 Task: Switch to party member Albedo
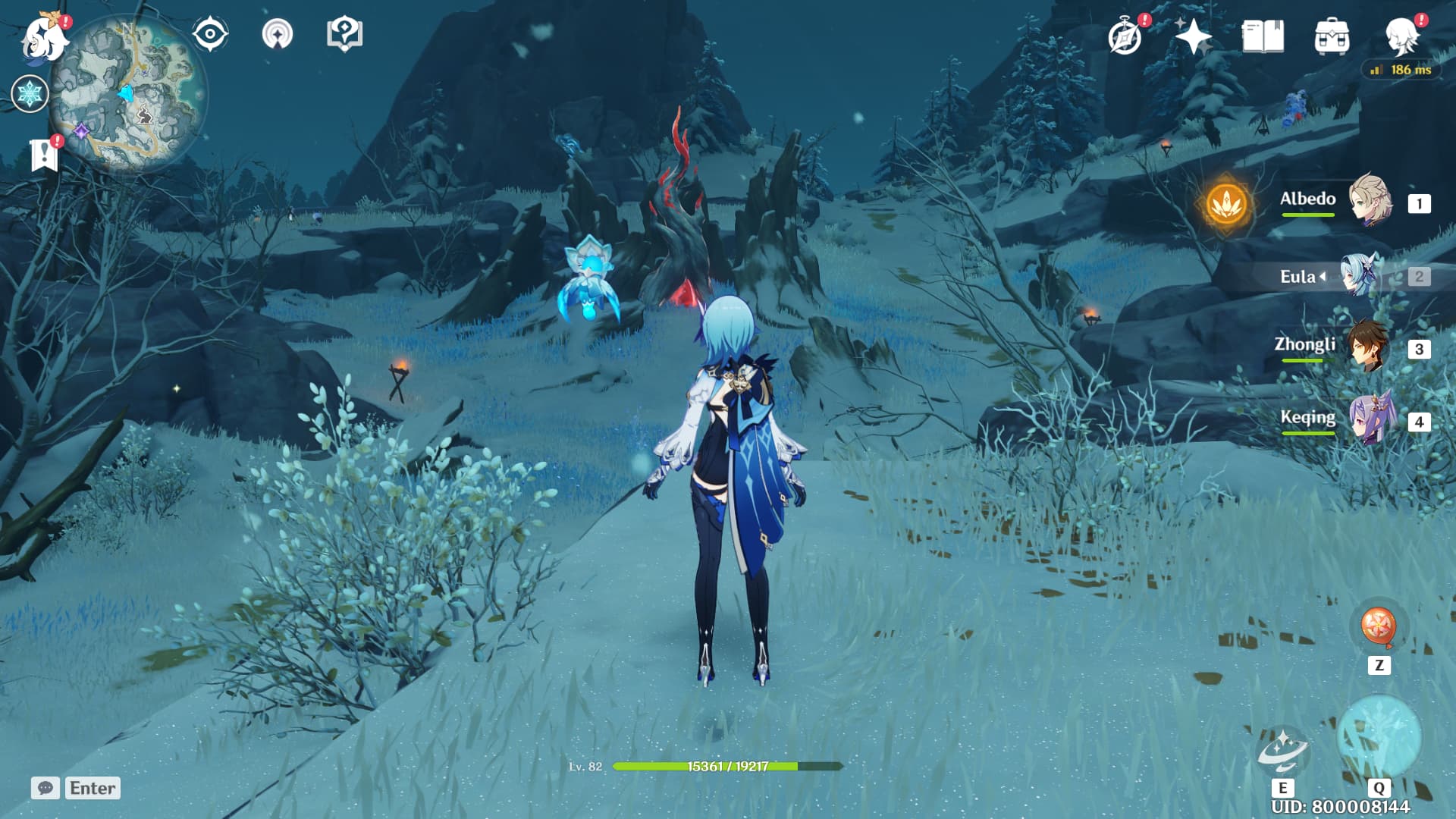[x=1370, y=201]
